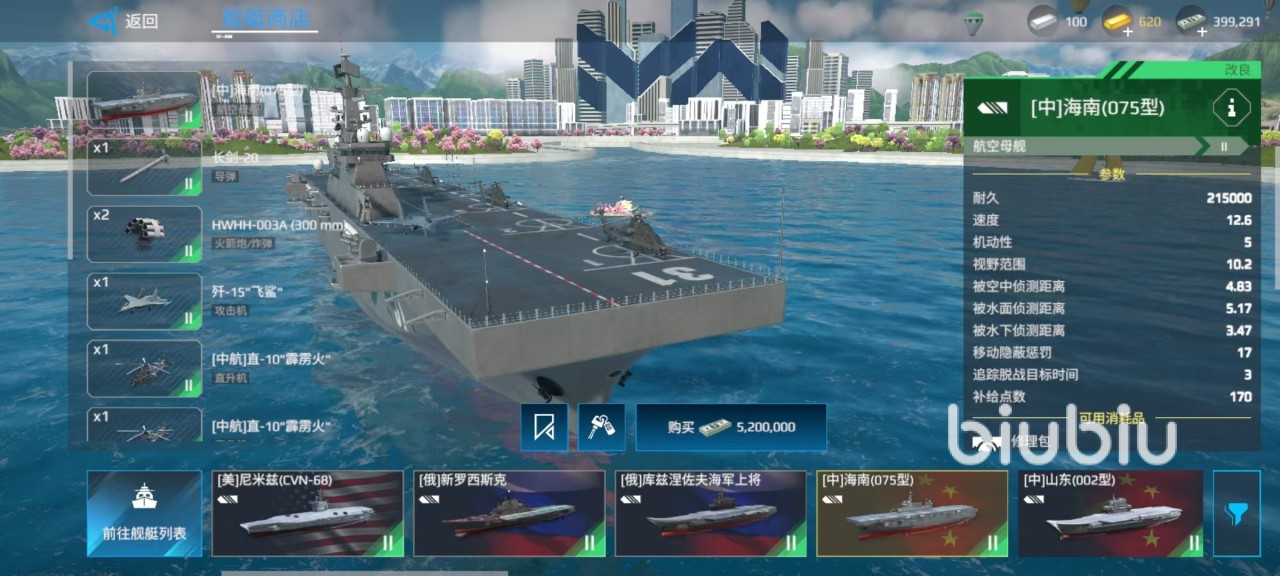
Task: Select the HWHH-003A rocket launcher slot
Action: pyautogui.click(x=144, y=233)
